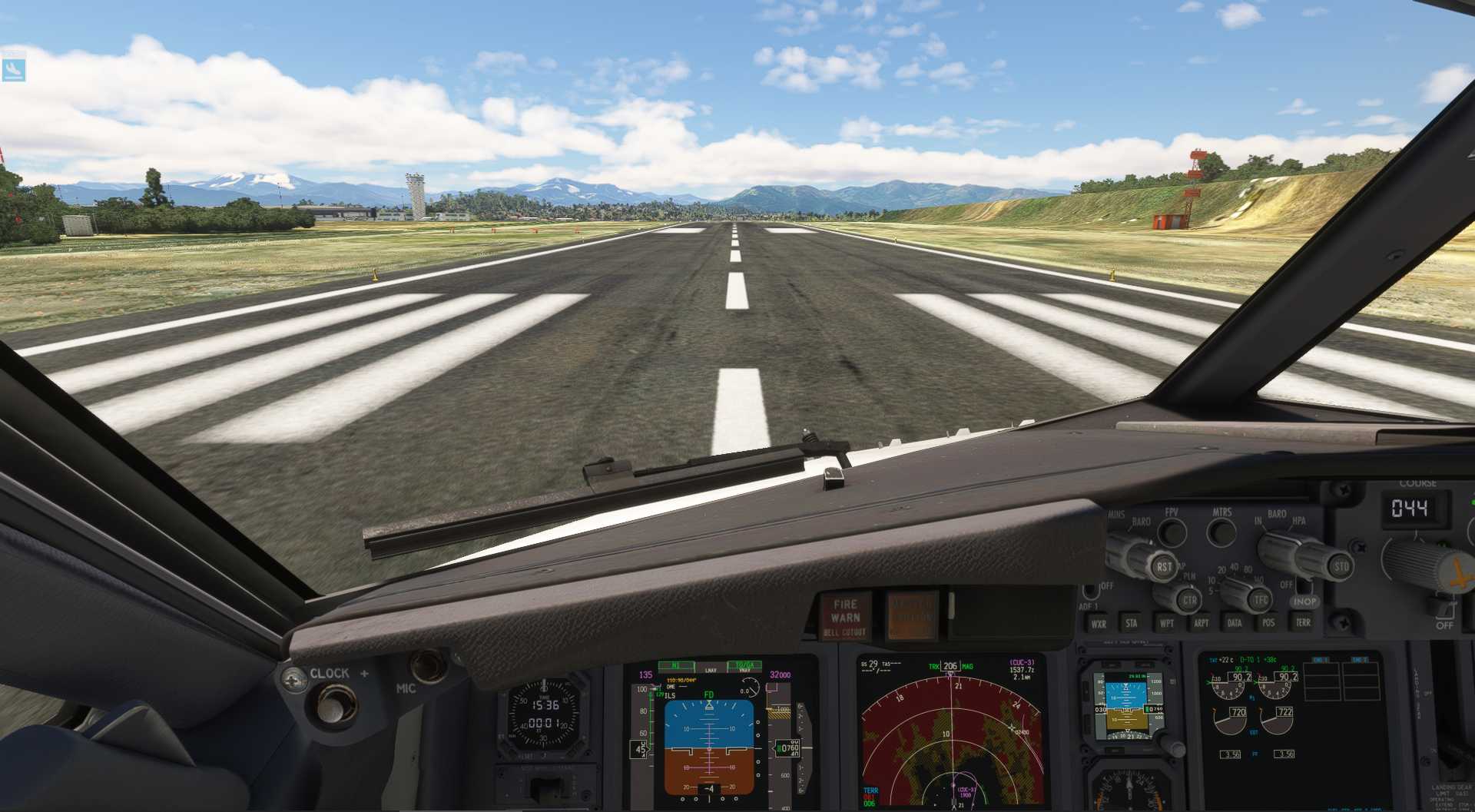This screenshot has height=812, width=1475.
Task: Toggle the WXR weather radar button
Action: coord(1099,624)
